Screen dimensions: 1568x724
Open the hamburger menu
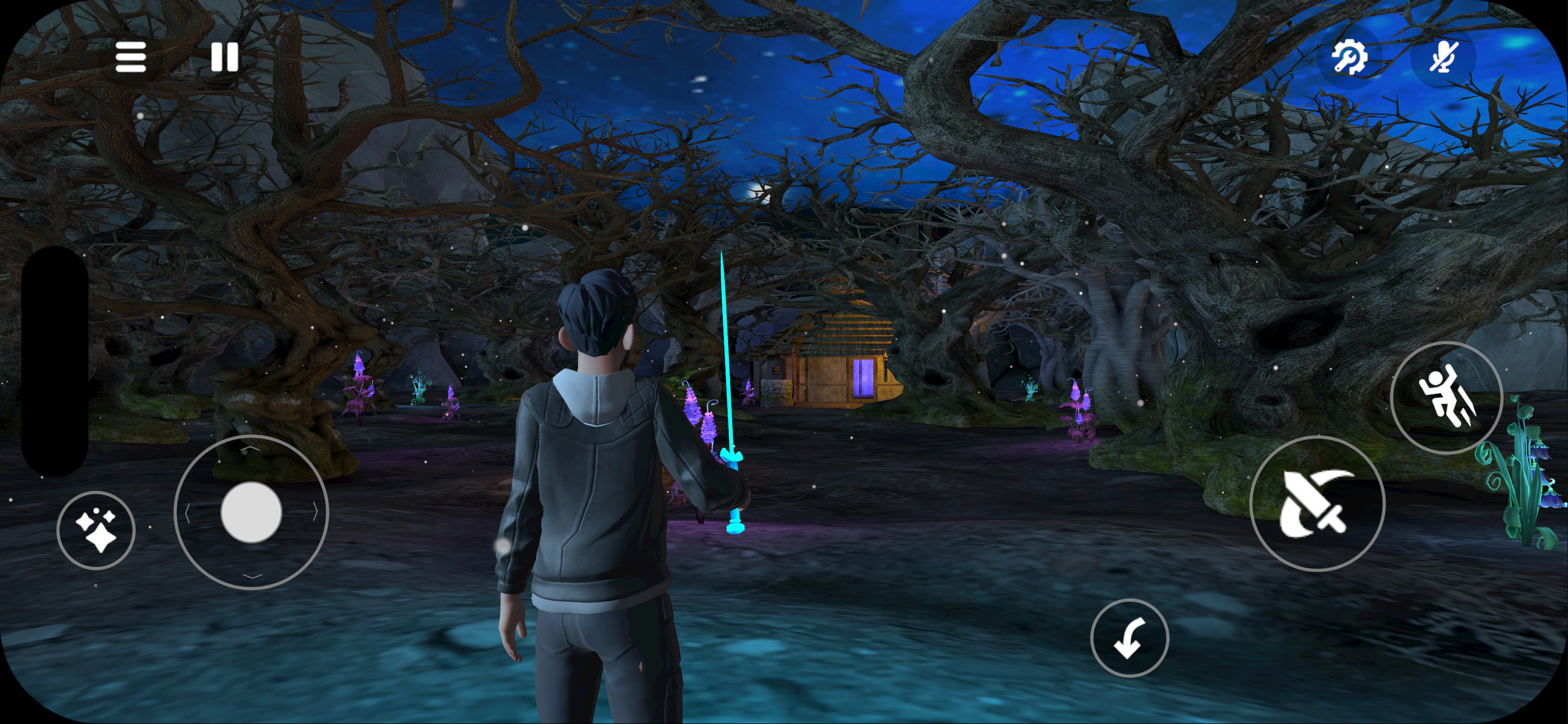pos(131,57)
